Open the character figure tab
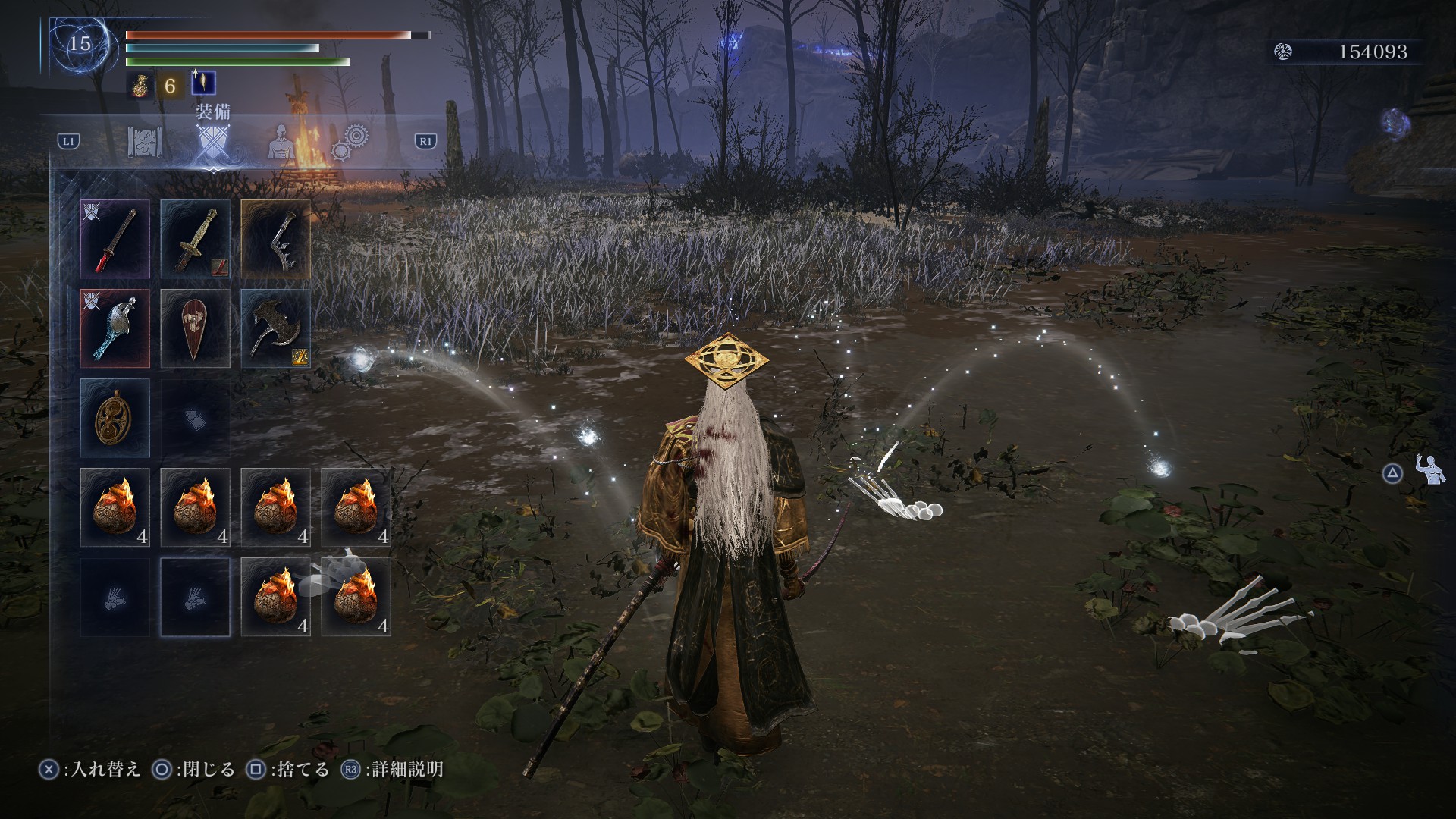Image resolution: width=1456 pixels, height=819 pixels. click(281, 143)
